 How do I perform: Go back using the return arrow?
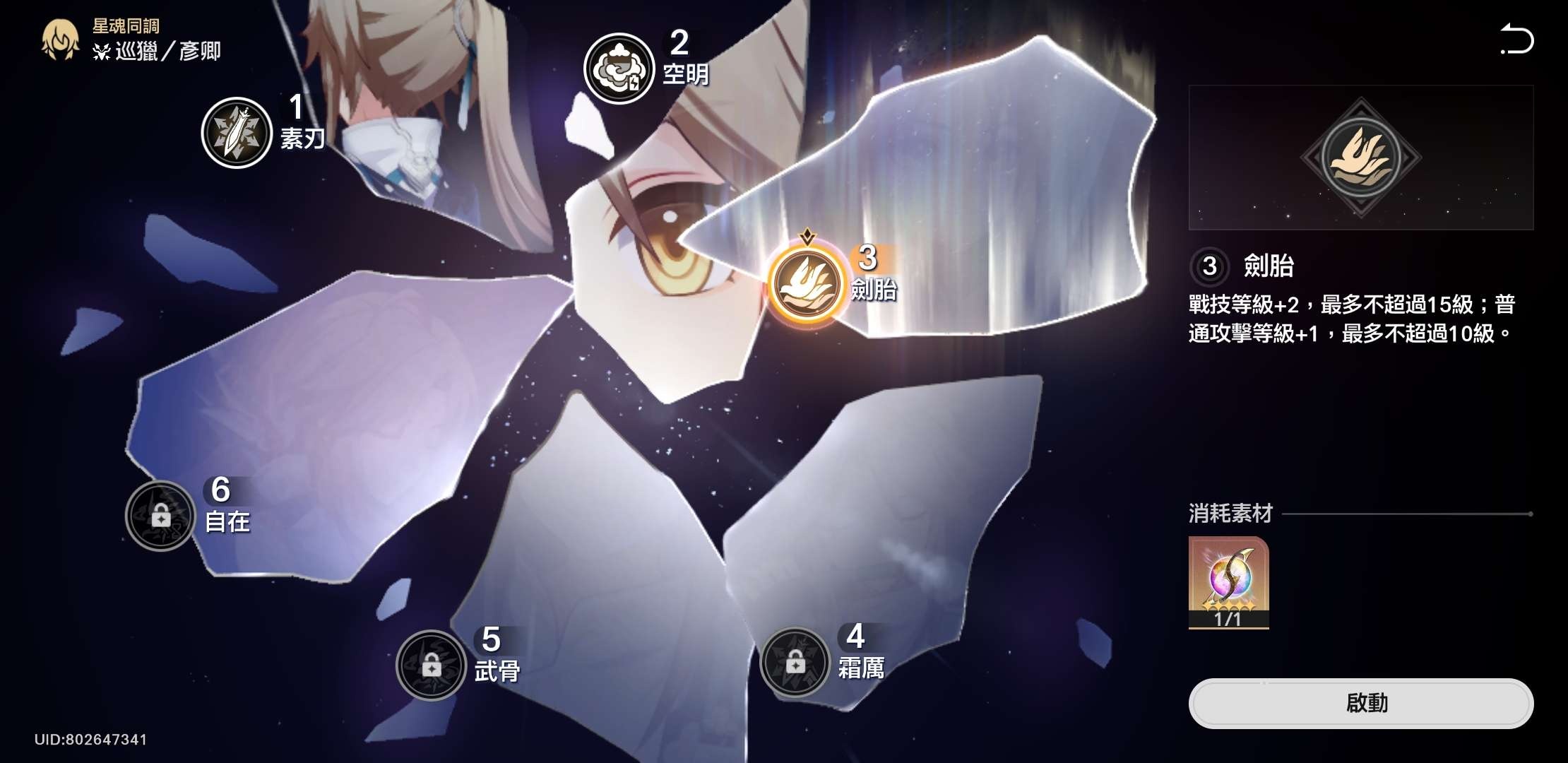(x=1516, y=40)
